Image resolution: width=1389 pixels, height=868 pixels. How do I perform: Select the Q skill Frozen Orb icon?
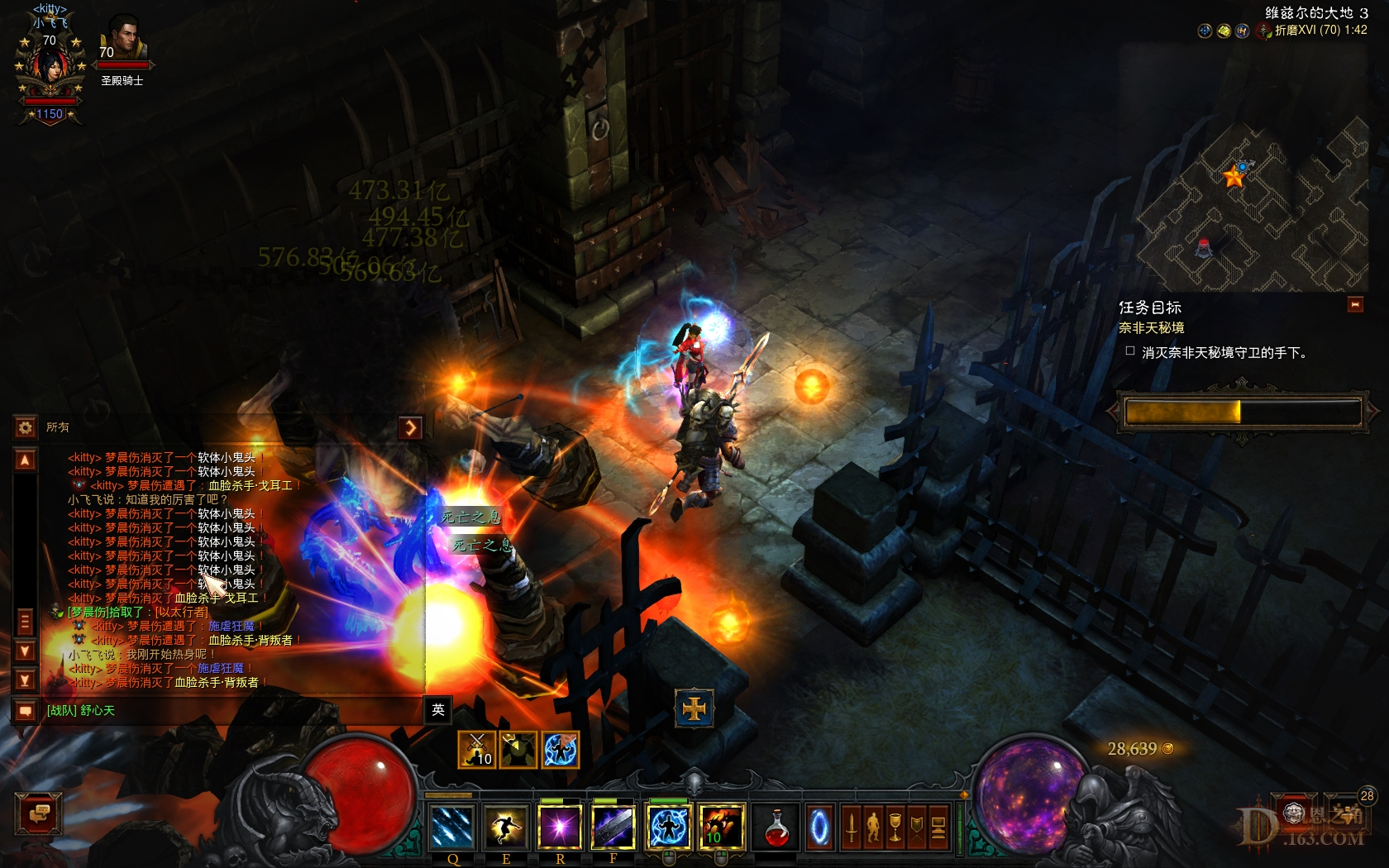click(x=452, y=827)
